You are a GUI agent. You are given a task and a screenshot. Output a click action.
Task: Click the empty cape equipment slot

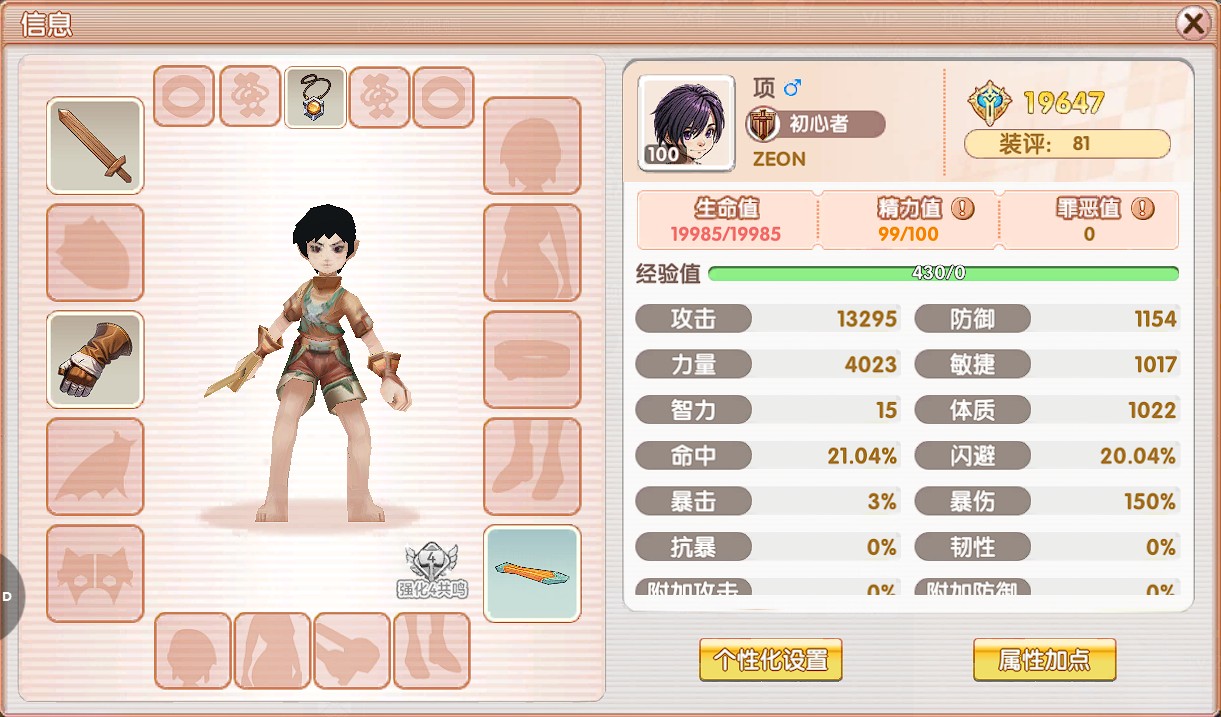[95, 467]
